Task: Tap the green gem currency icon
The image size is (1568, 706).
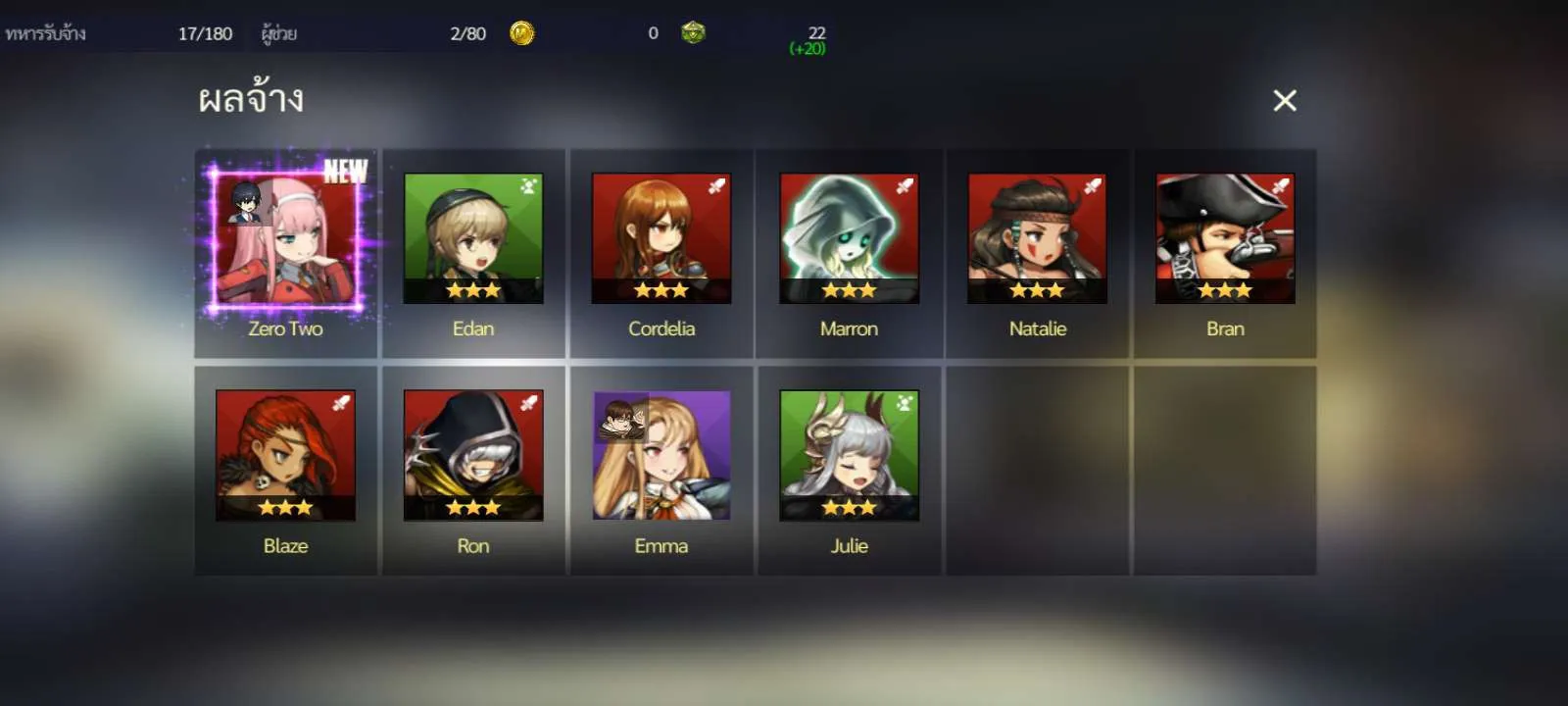Action: pyautogui.click(x=693, y=33)
